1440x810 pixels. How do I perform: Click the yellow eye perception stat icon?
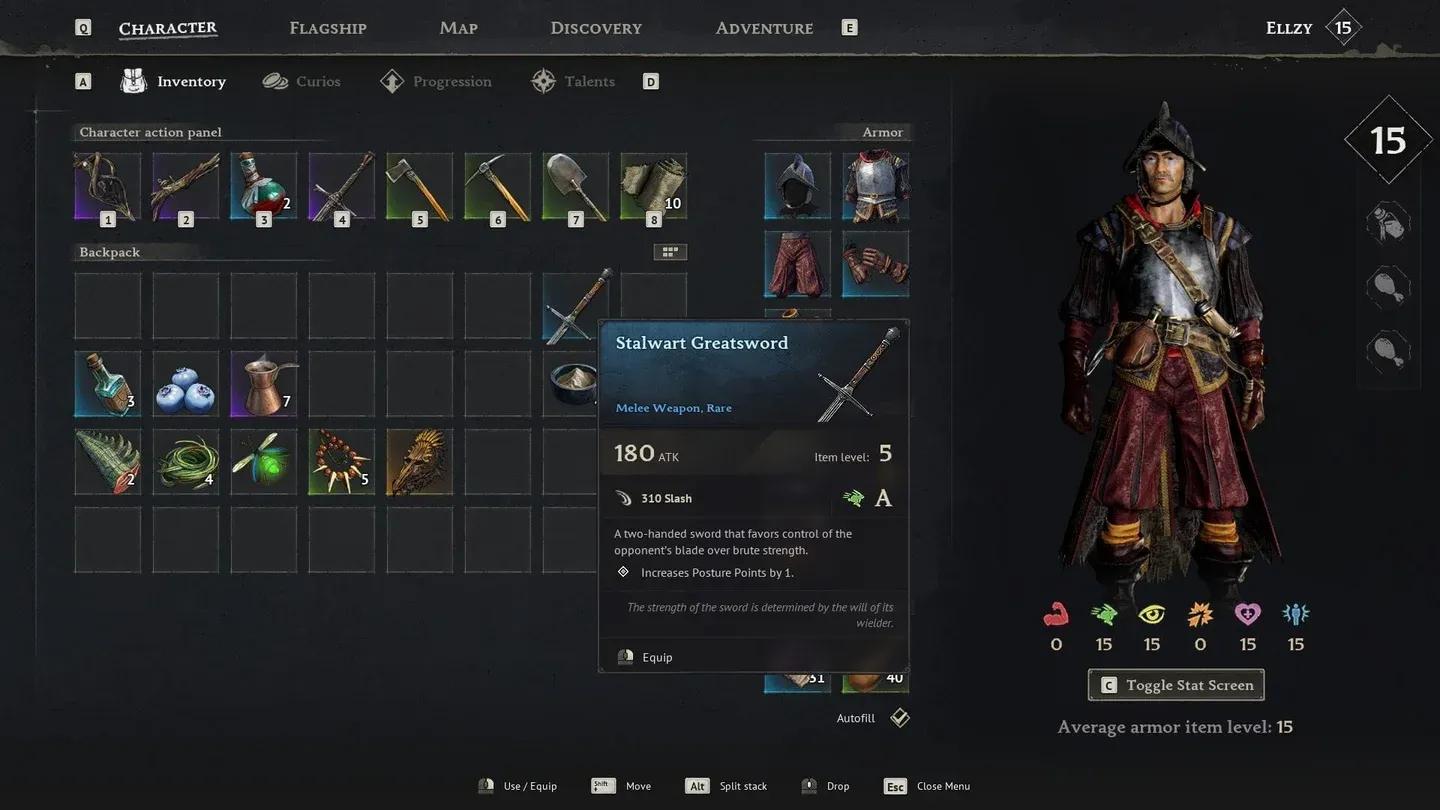point(1151,614)
